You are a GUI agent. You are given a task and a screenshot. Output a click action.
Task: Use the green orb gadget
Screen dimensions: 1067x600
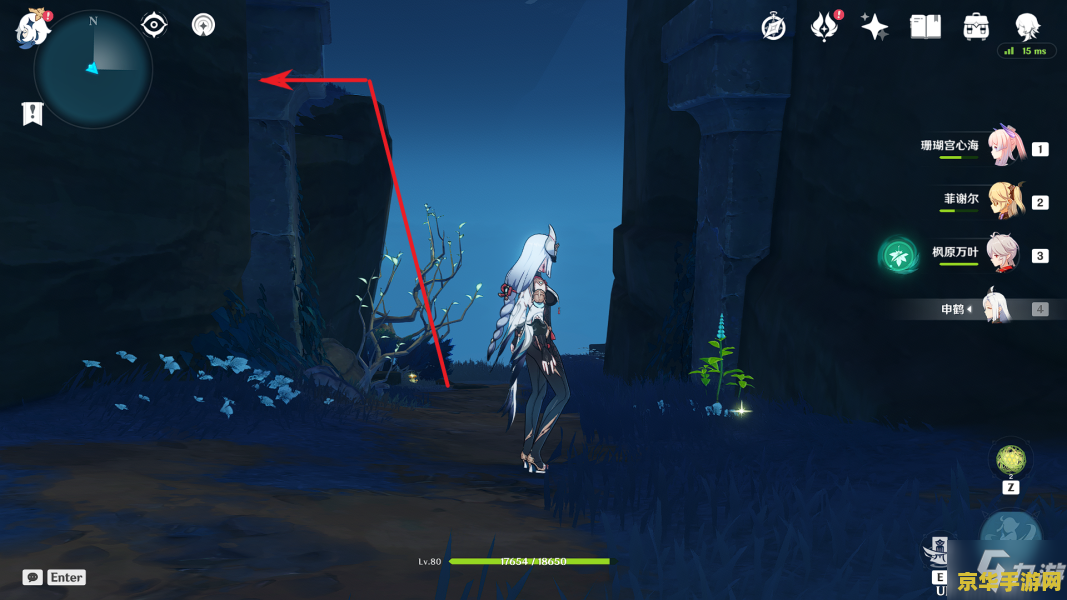[x=1009, y=460]
